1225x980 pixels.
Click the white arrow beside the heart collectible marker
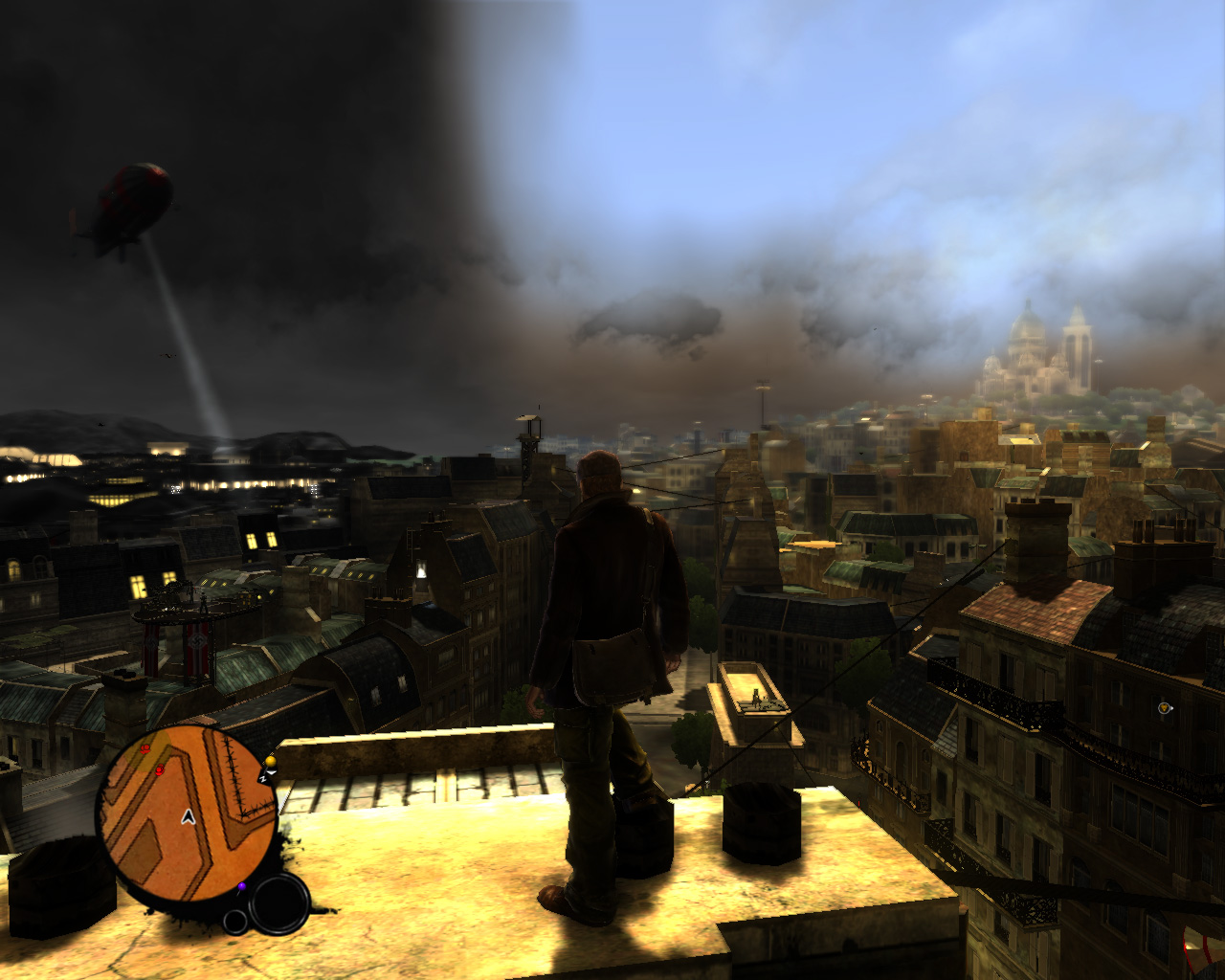pos(1171,708)
